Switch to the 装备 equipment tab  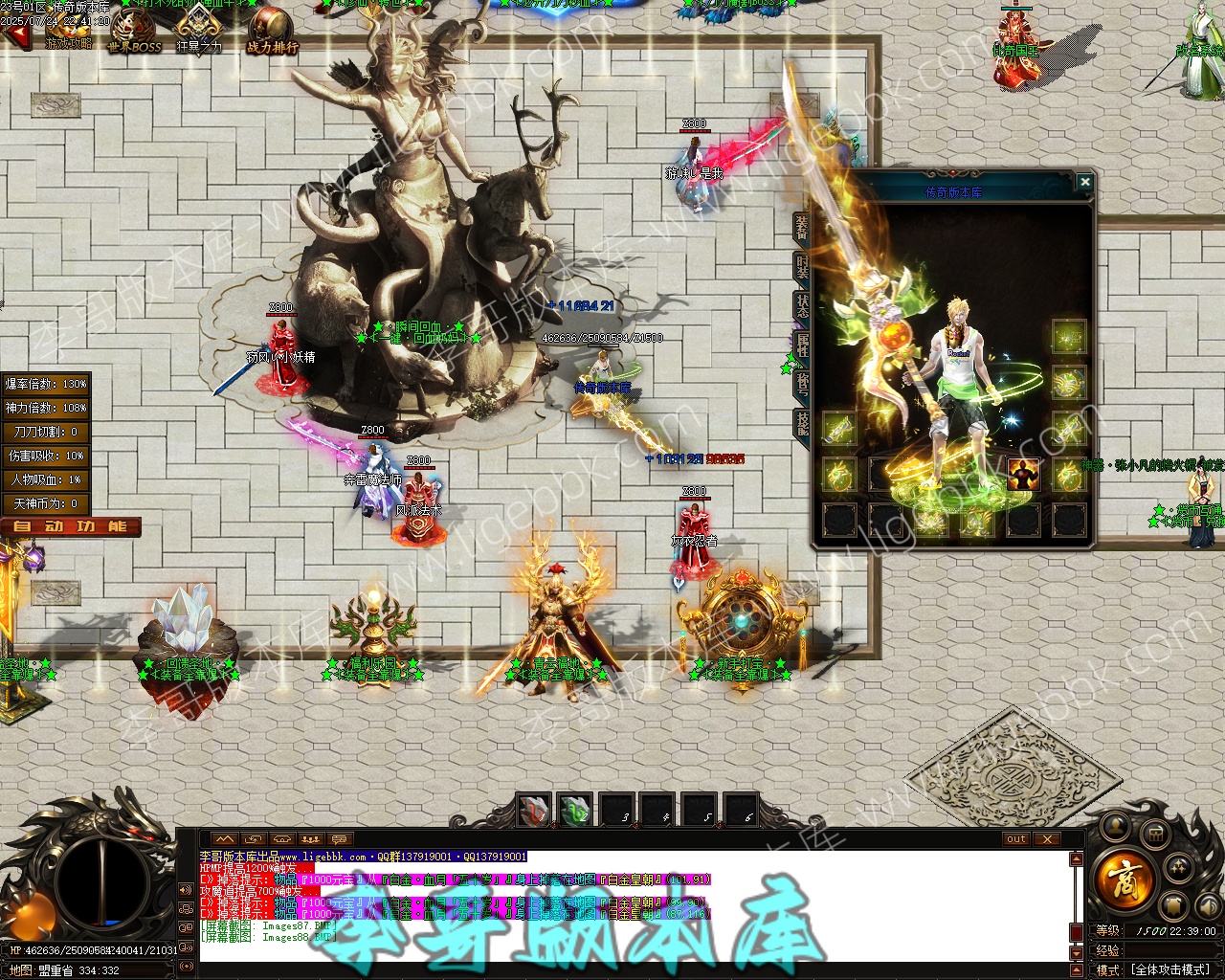(802, 227)
